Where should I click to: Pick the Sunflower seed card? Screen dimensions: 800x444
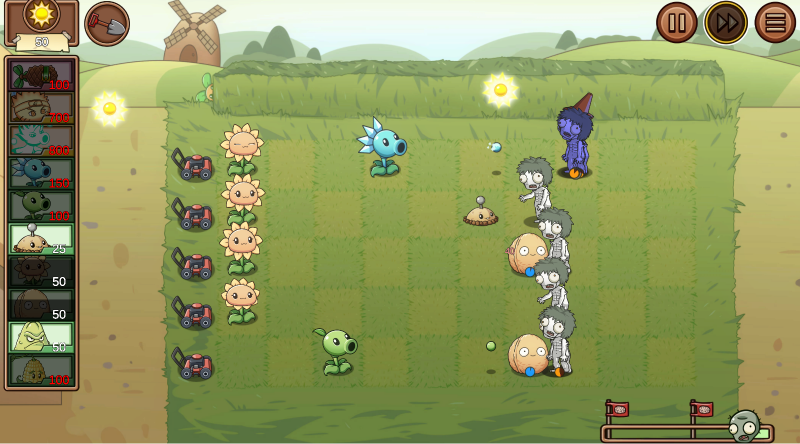point(41,272)
